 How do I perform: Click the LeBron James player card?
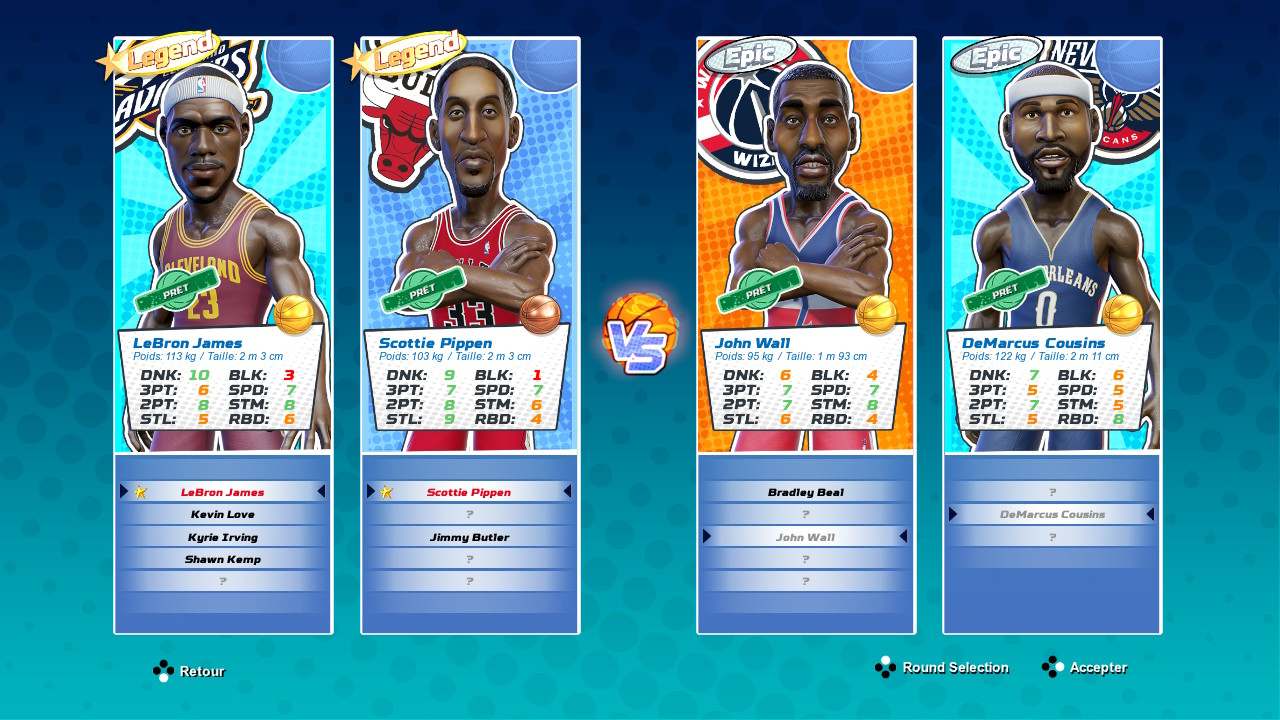[223, 245]
